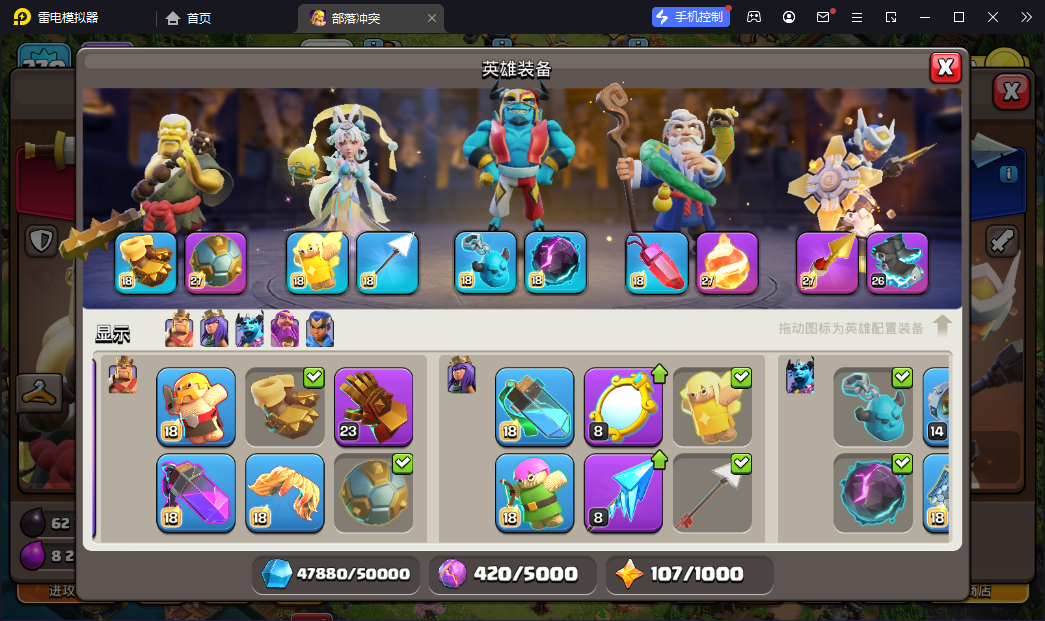This screenshot has width=1045, height=621.
Task: Filter equipment by Grand Warden
Action: pyautogui.click(x=285, y=329)
